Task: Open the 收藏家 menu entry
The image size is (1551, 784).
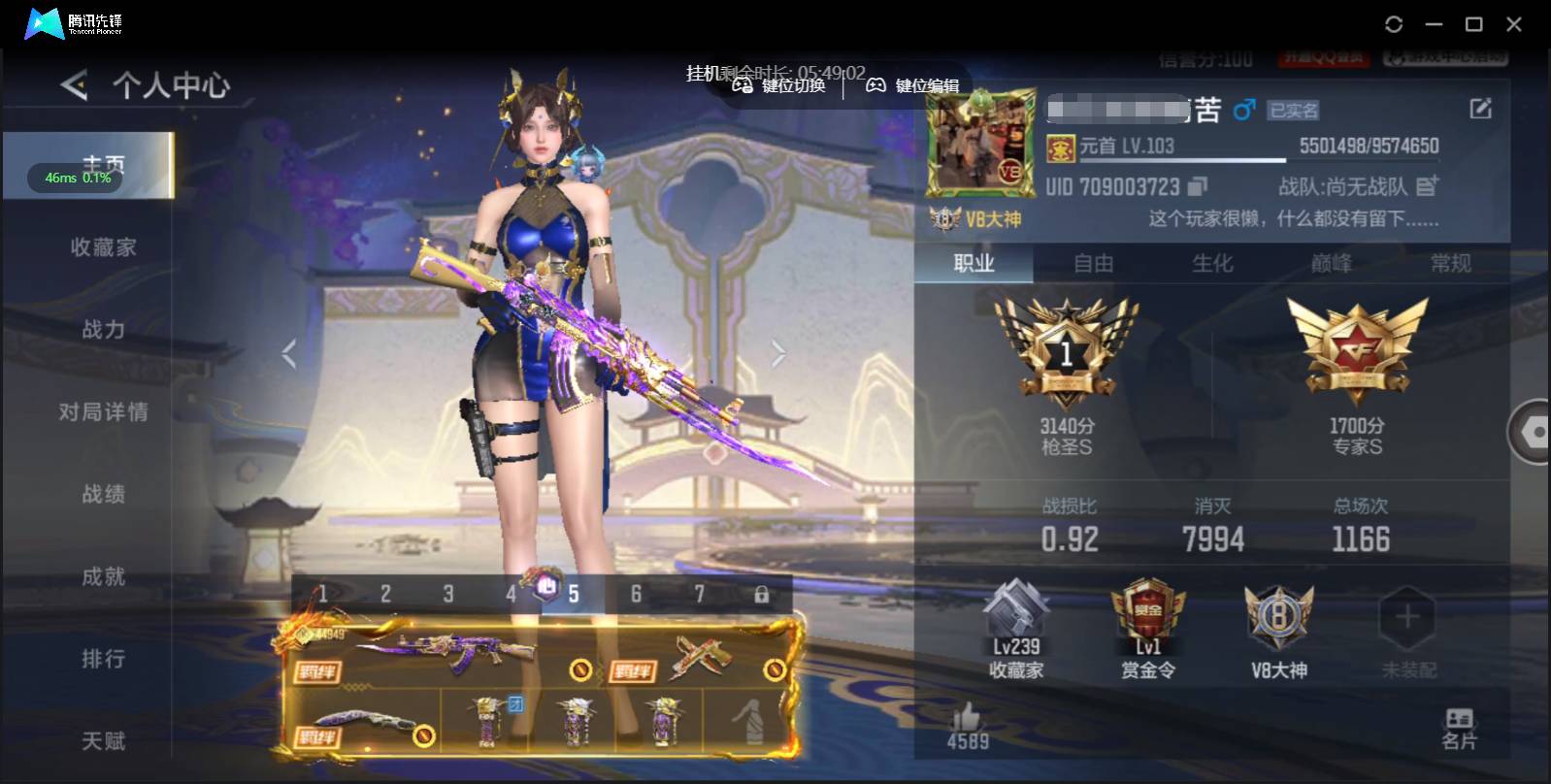Action: (103, 247)
